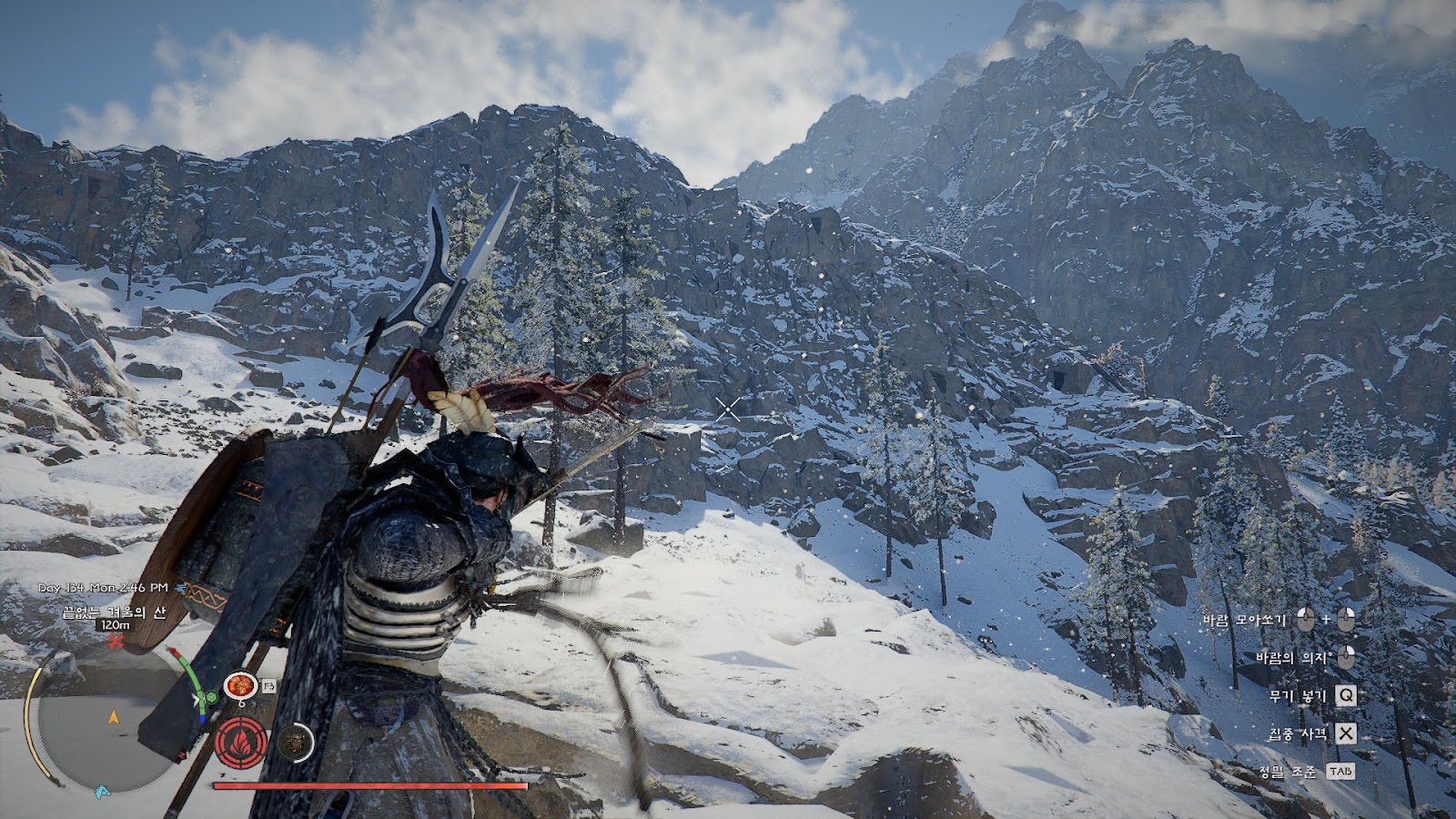The height and width of the screenshot is (819, 1456).
Task: Select the dark item slot with cooldown ring
Action: 295,743
